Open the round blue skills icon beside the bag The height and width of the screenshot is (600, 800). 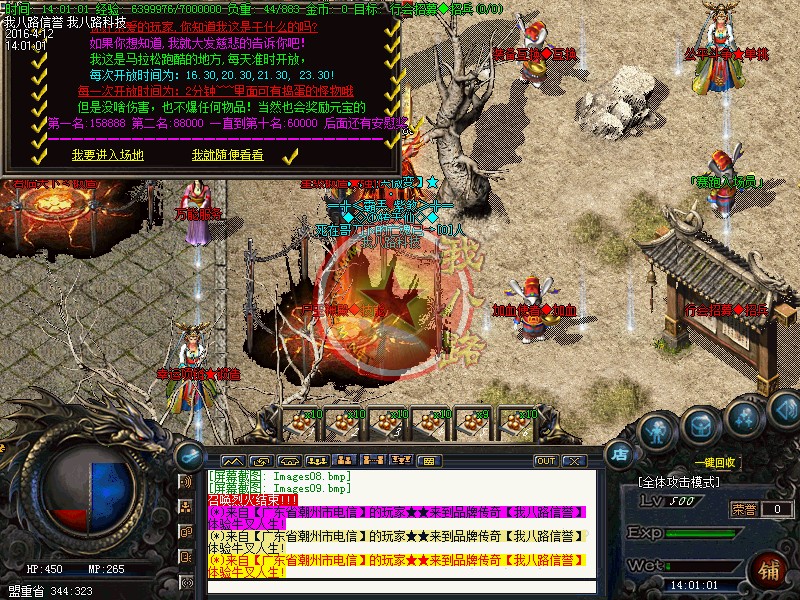coord(742,417)
